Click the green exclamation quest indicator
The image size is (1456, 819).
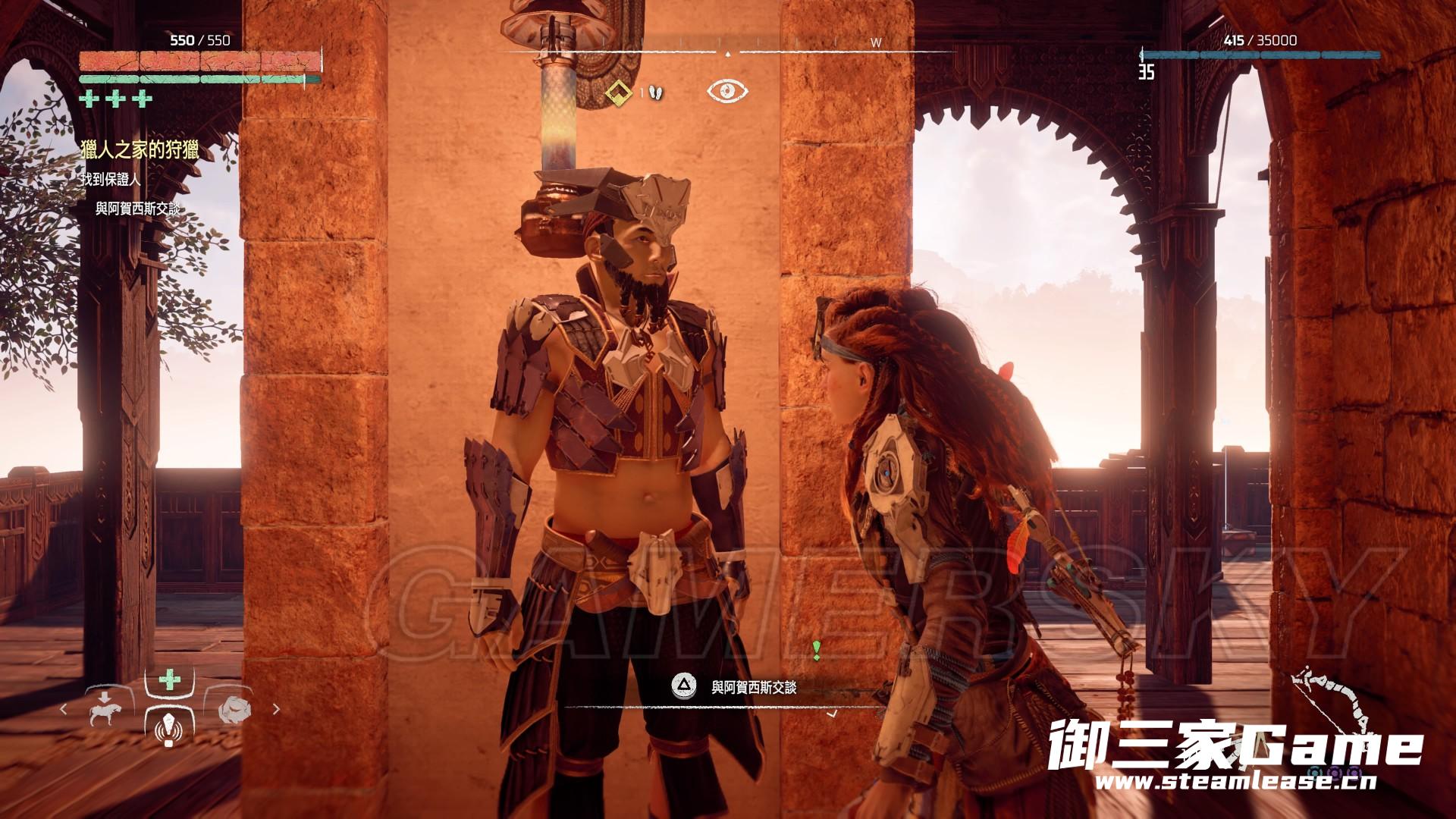pos(817,650)
